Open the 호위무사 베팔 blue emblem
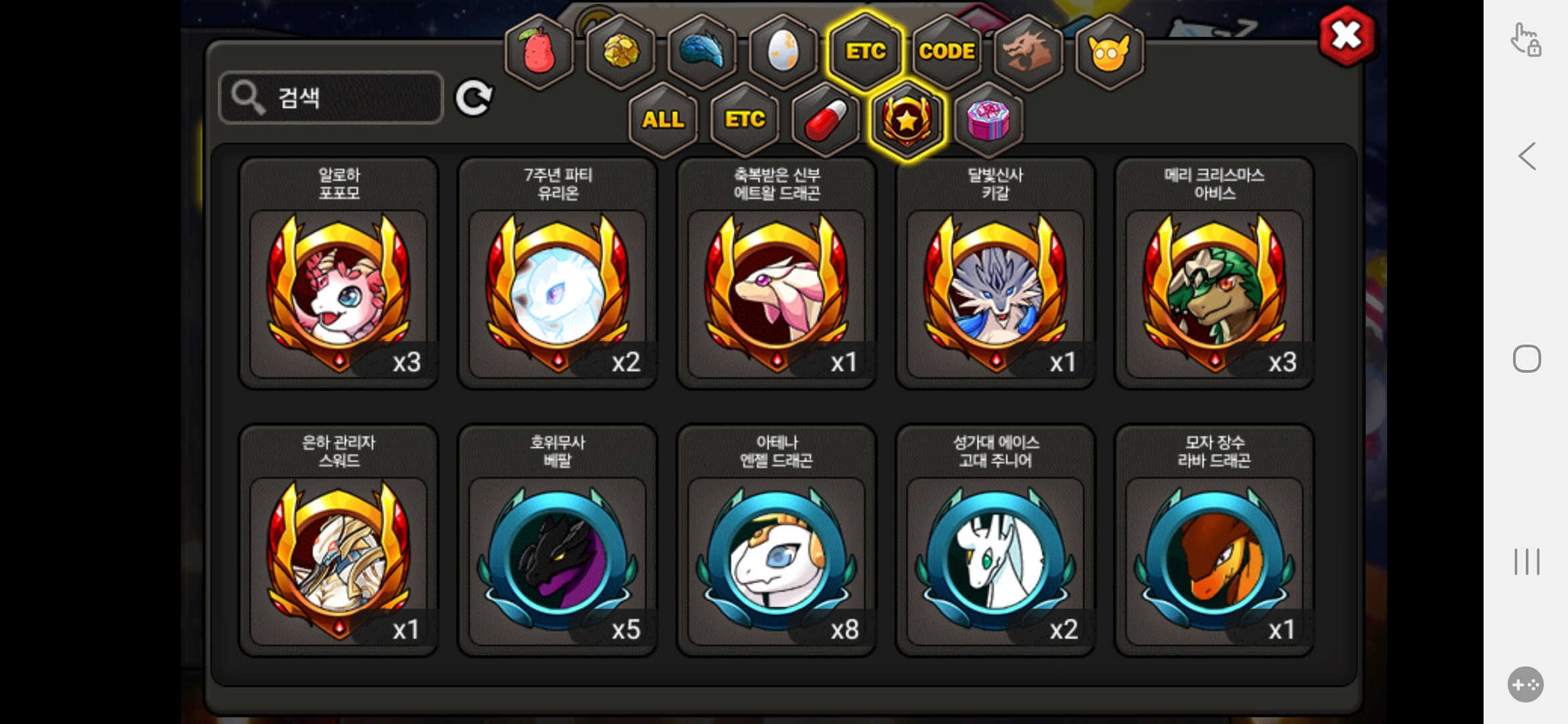Screen dimensions: 1568x724 (558, 541)
